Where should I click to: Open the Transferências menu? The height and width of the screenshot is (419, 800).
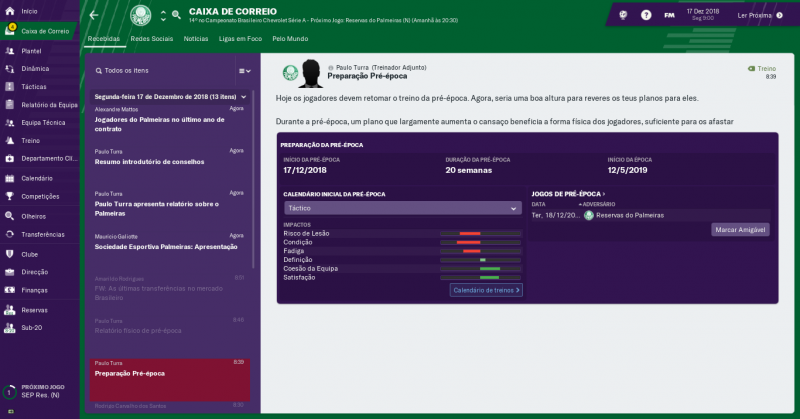[42, 234]
